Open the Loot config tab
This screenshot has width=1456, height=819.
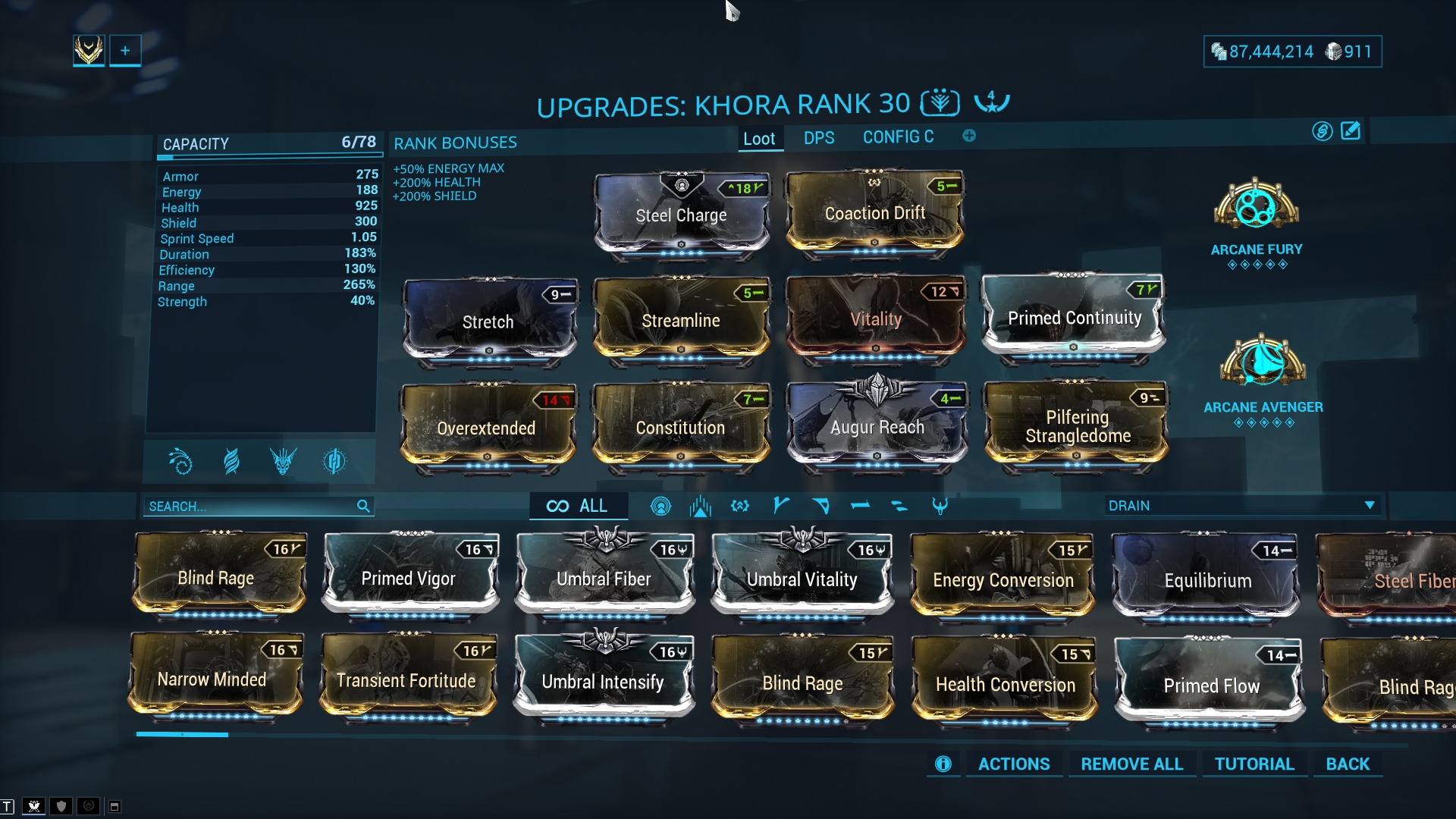pyautogui.click(x=759, y=139)
